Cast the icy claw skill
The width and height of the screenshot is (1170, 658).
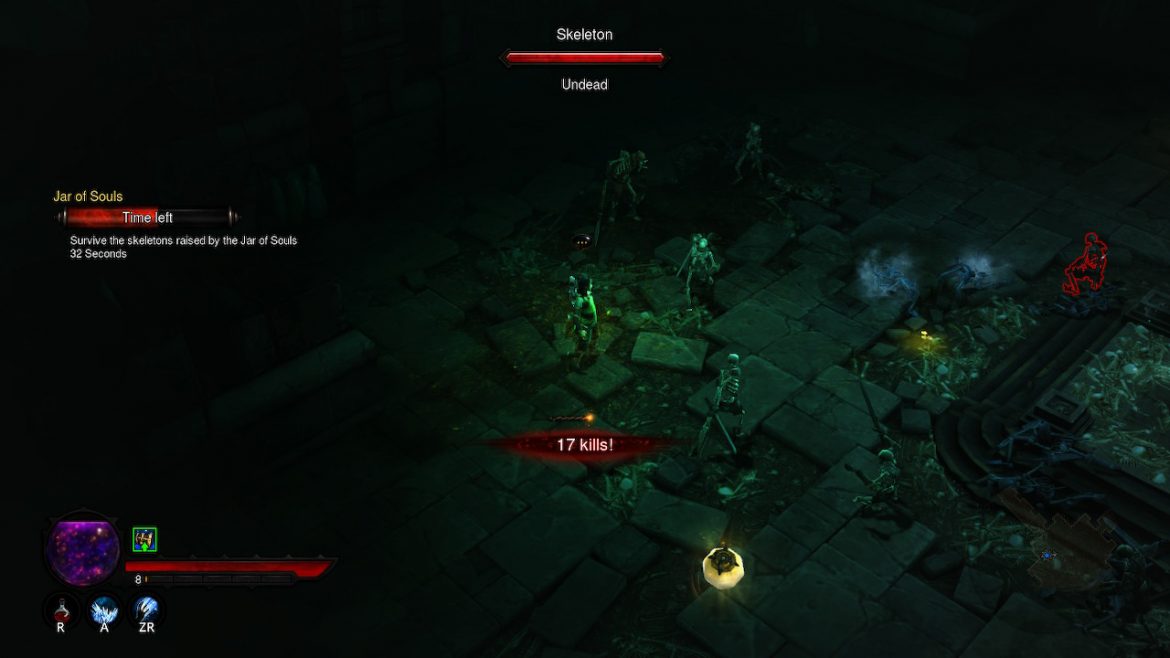(x=148, y=609)
